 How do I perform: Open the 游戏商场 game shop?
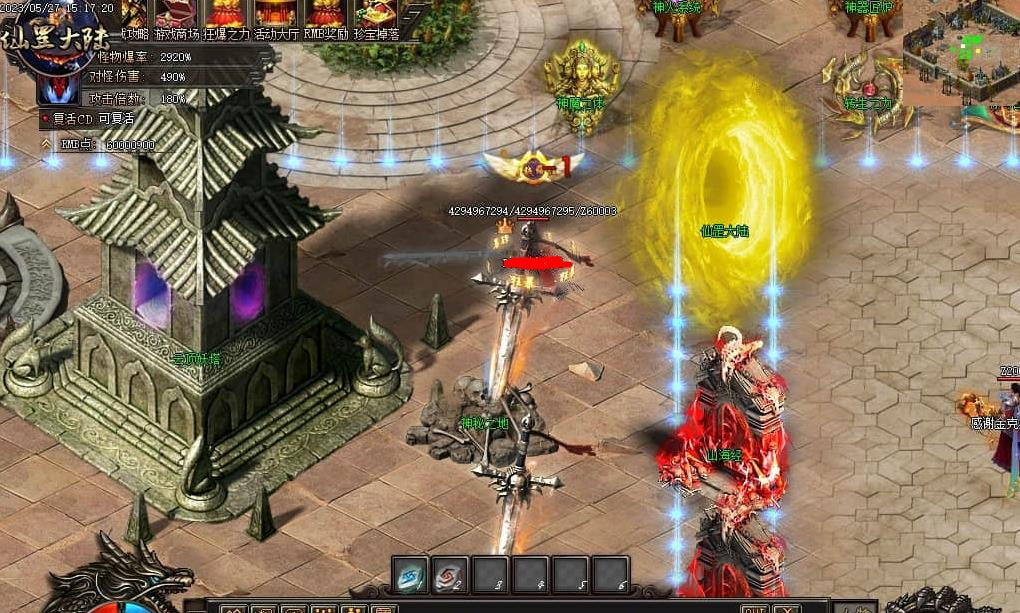(176, 15)
